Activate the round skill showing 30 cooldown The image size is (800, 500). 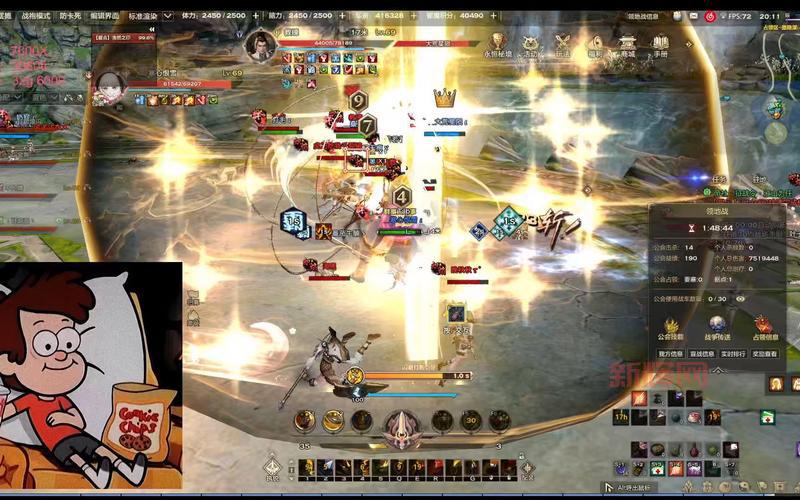click(x=469, y=421)
